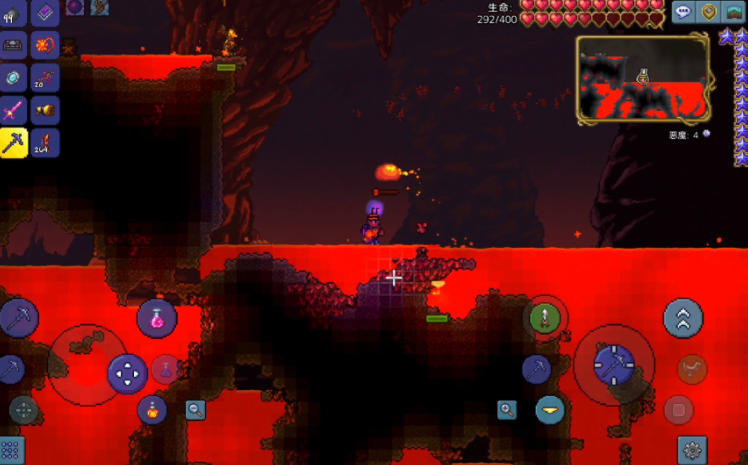The width and height of the screenshot is (748, 465).
Task: Tap the green torch quick-use button
Action: click(x=543, y=318)
